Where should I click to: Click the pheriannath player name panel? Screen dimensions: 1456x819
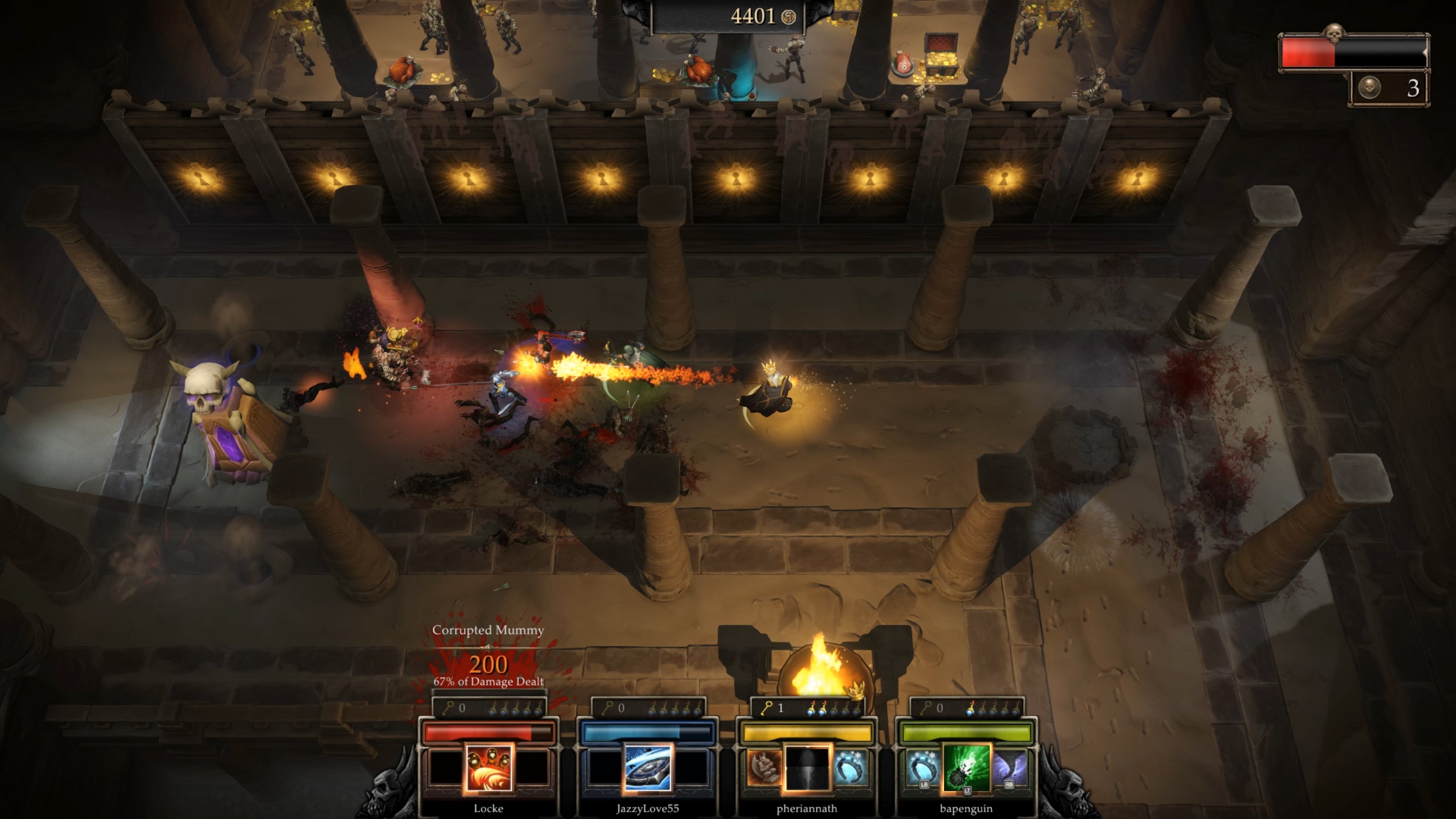tap(807, 808)
